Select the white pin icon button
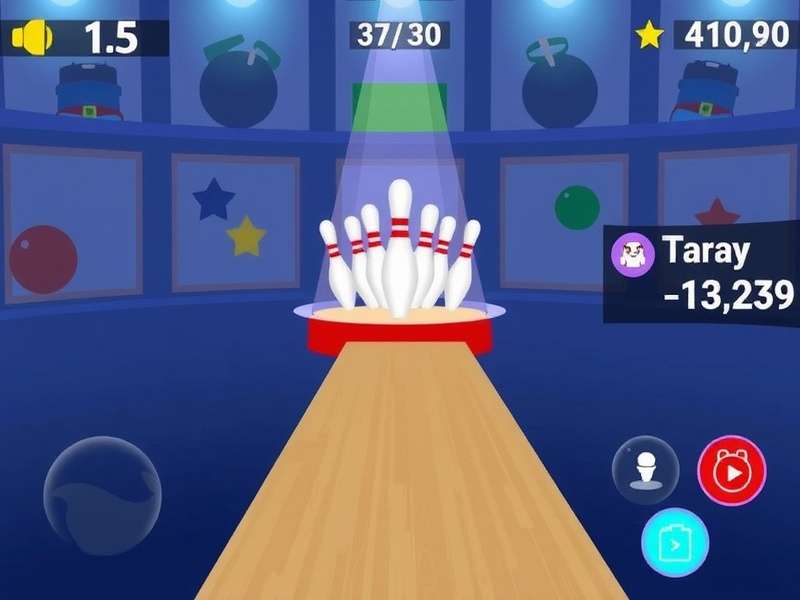This screenshot has height=600, width=800. 645,470
